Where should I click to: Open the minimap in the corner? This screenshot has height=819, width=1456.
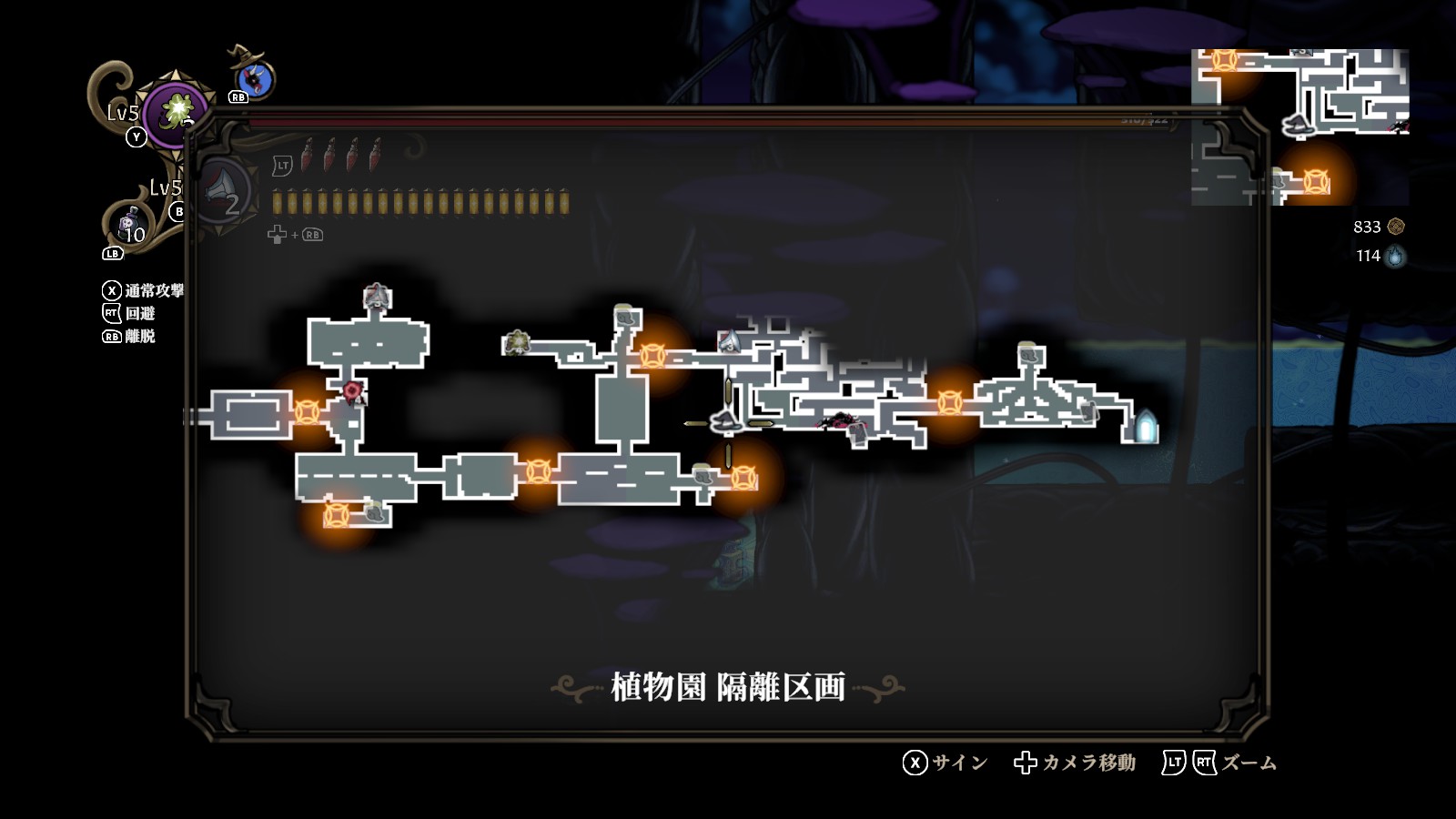click(x=1299, y=126)
